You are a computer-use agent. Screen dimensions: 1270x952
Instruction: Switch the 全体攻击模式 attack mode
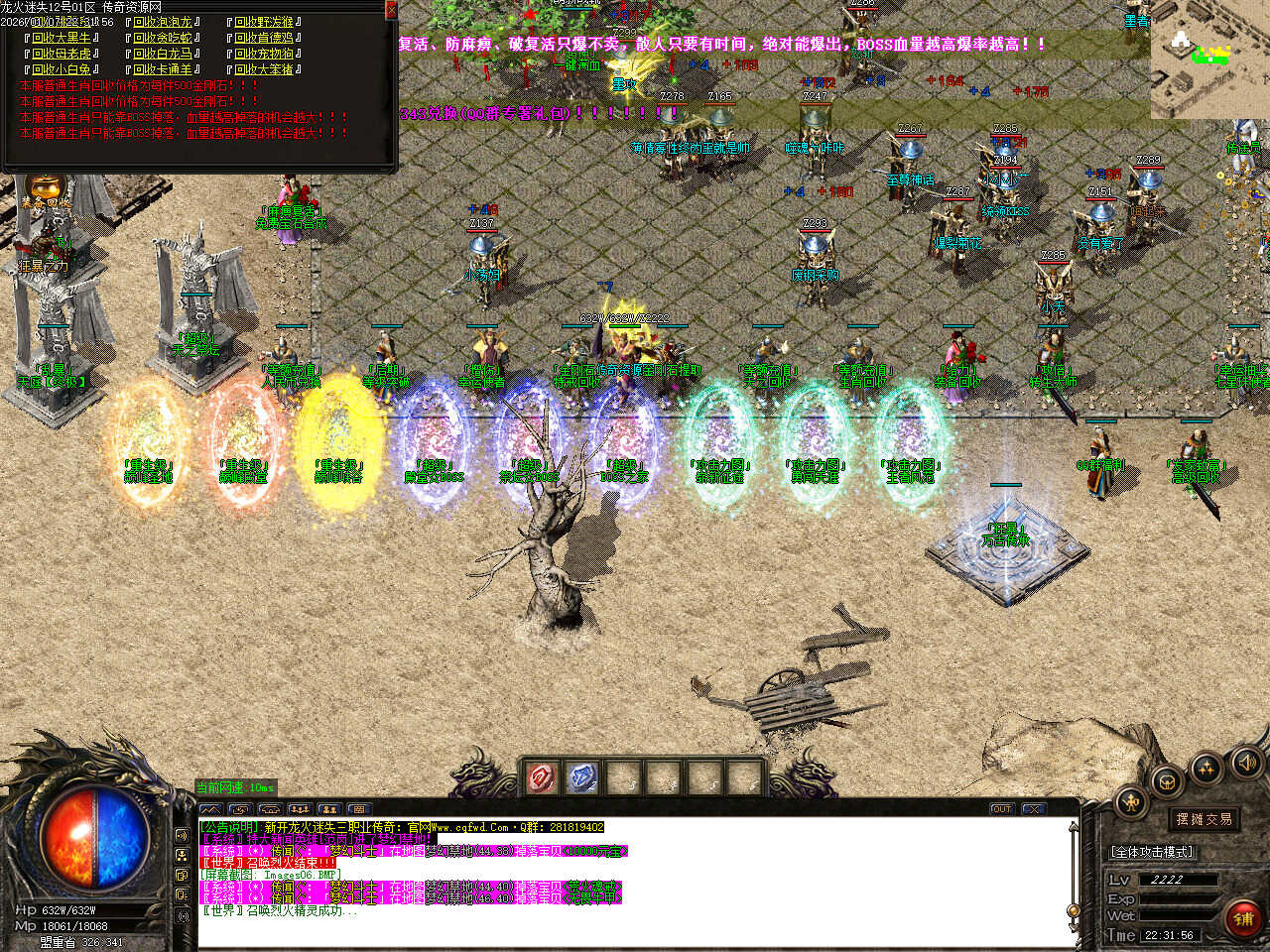click(1151, 852)
